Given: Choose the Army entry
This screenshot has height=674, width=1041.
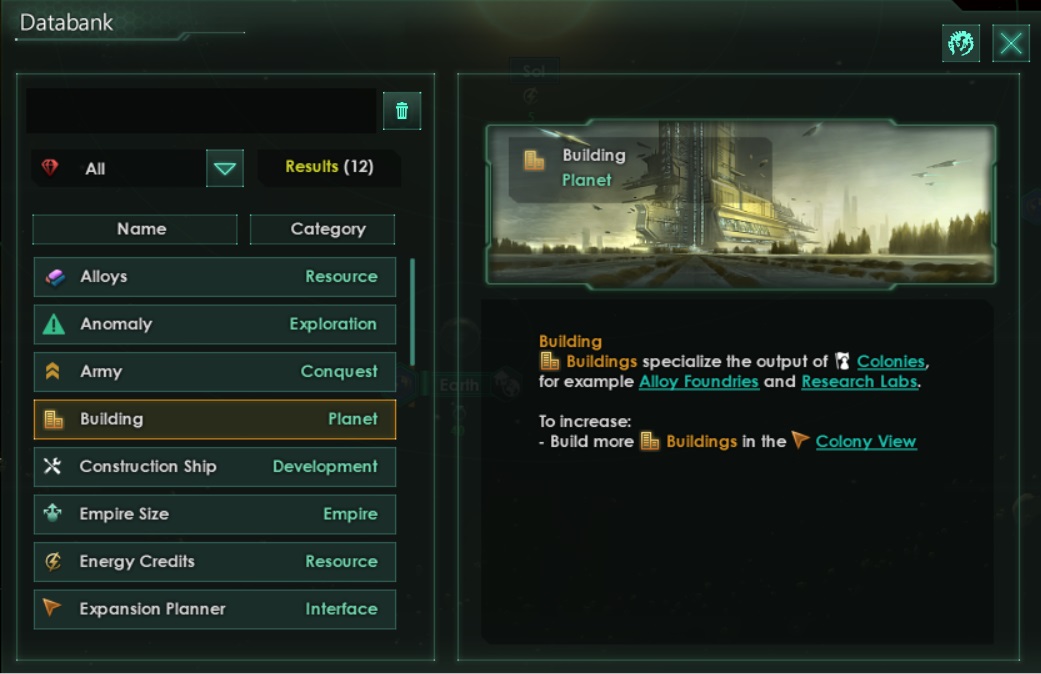Looking at the screenshot, I should click(214, 372).
